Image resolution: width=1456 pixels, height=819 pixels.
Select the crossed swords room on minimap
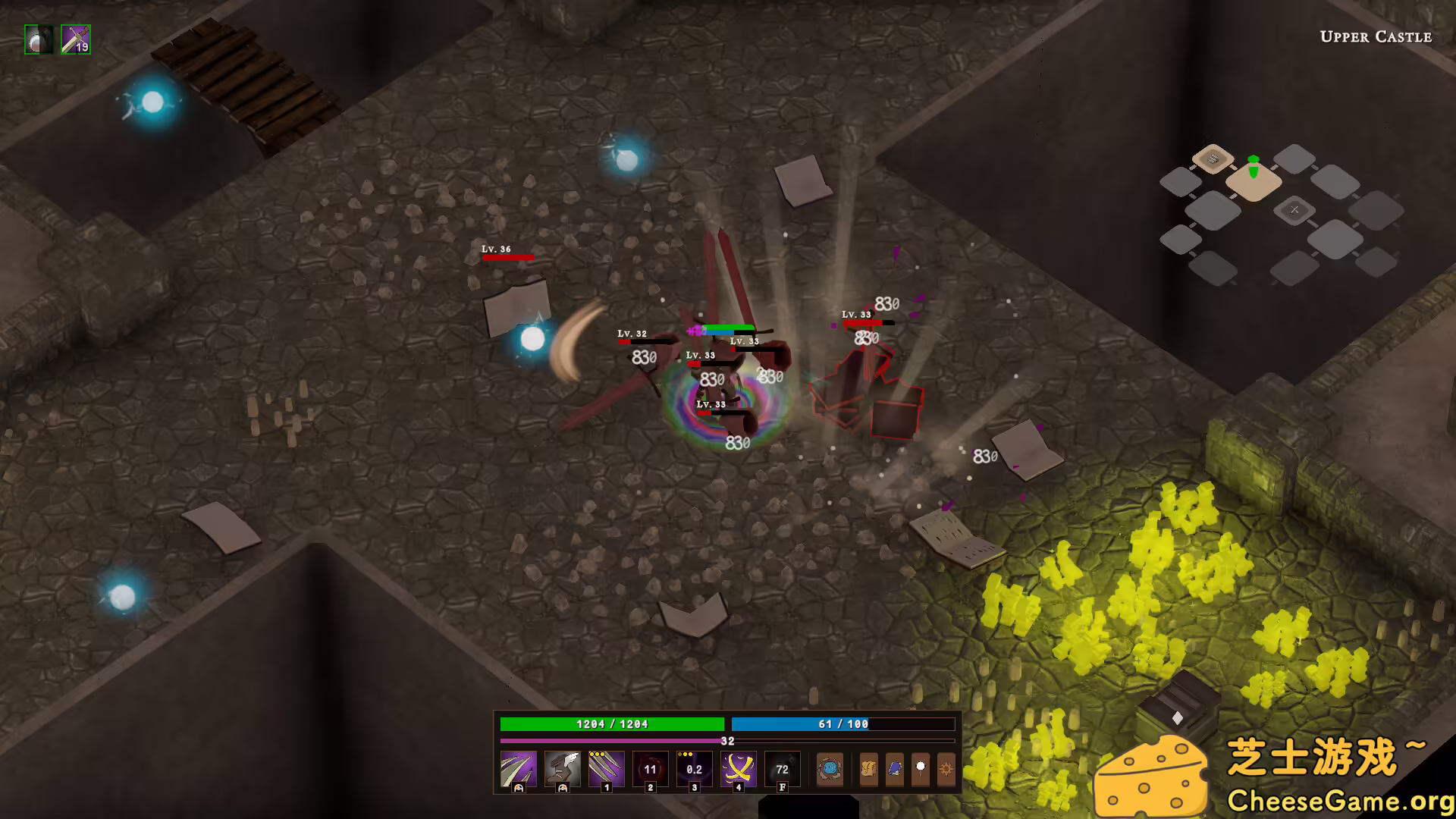coord(1294,209)
